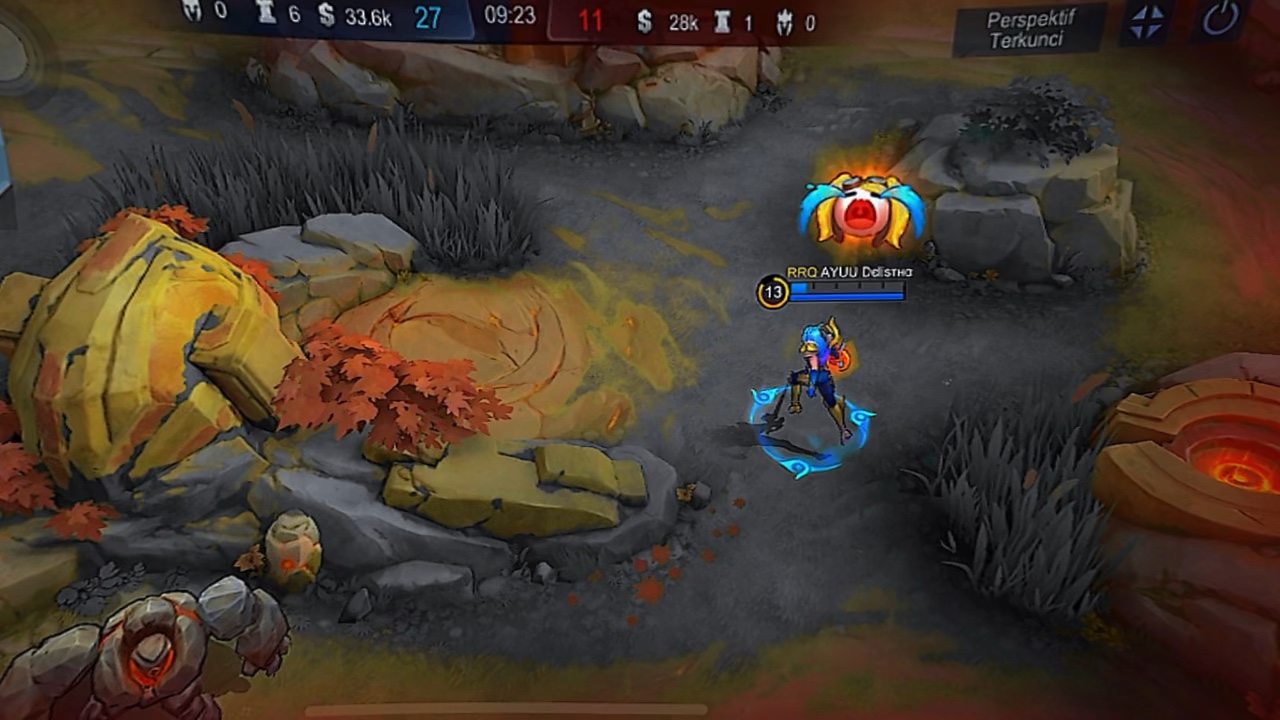Image resolution: width=1280 pixels, height=720 pixels.
Task: Exit spectating with the power icon
Action: 1220,20
